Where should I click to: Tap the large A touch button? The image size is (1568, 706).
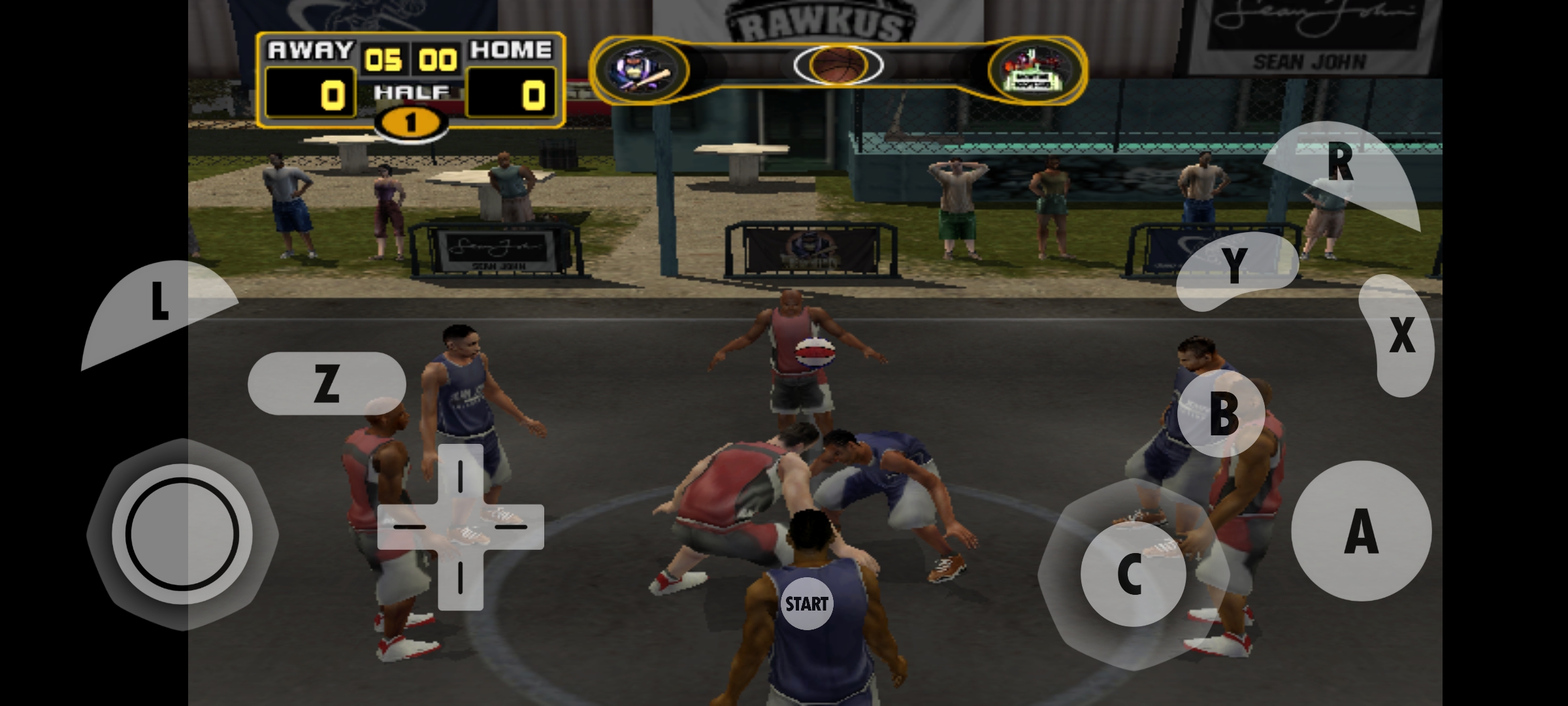1361,531
